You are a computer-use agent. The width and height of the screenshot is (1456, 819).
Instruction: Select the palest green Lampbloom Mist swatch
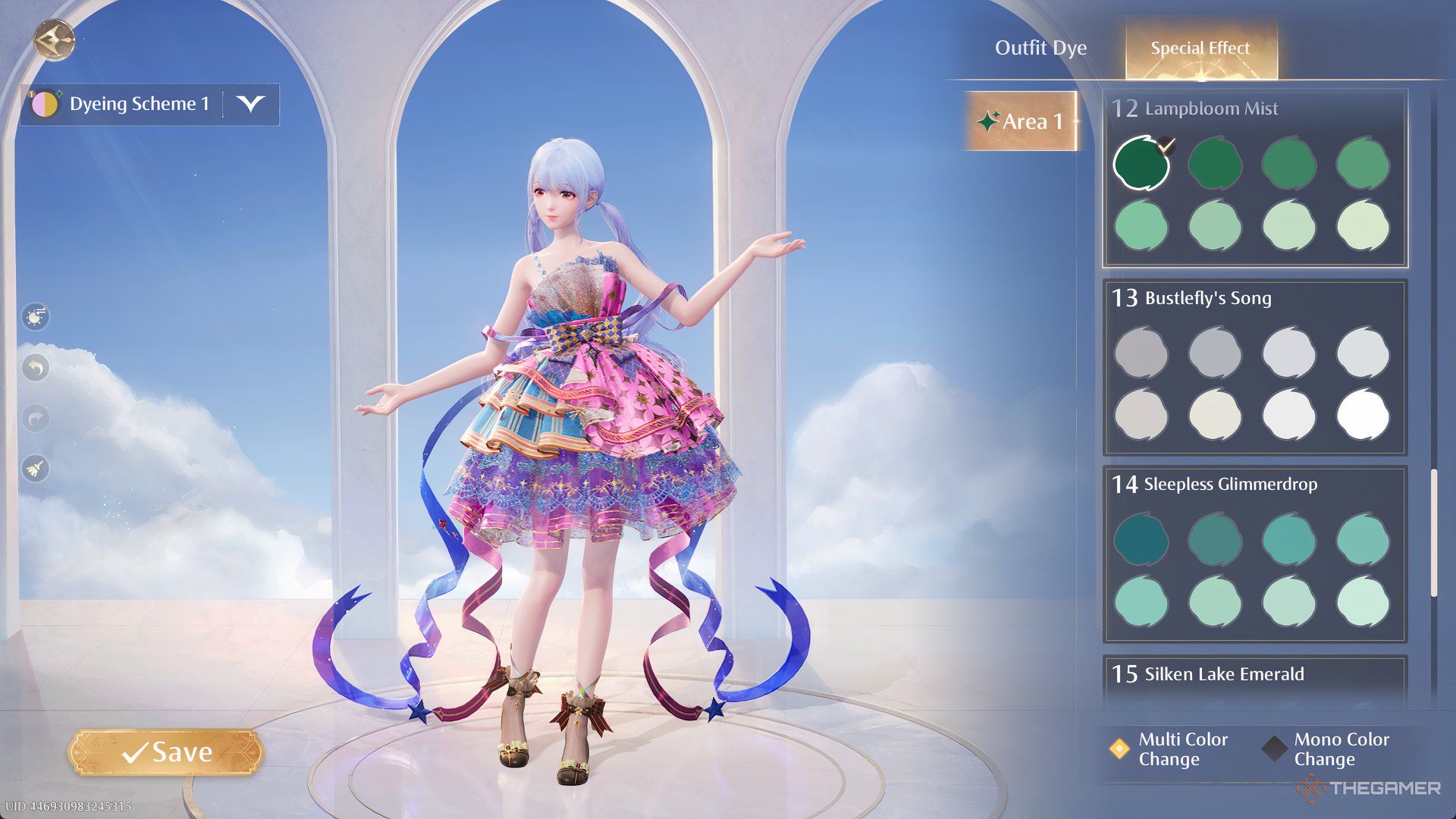coord(1363,225)
